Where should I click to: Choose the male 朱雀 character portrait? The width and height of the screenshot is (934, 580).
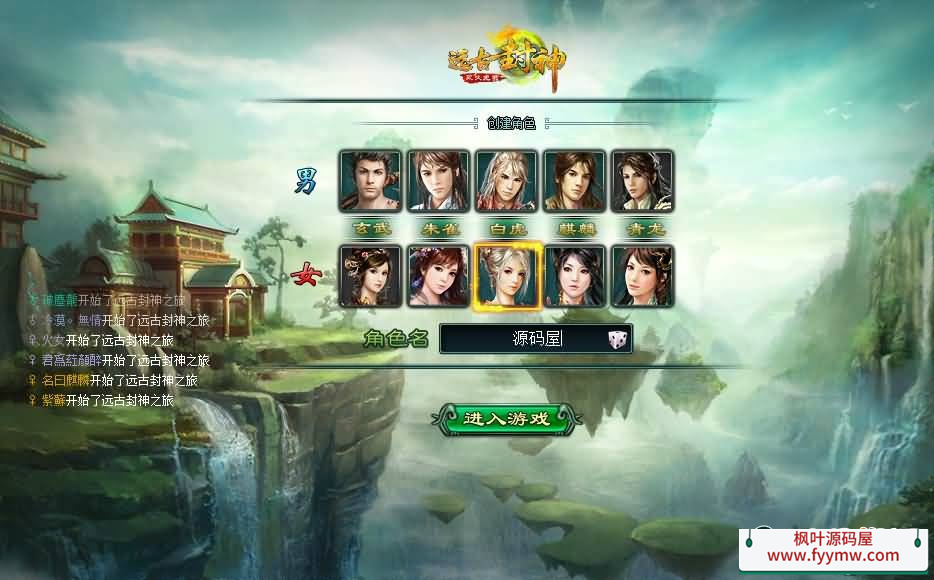click(438, 181)
